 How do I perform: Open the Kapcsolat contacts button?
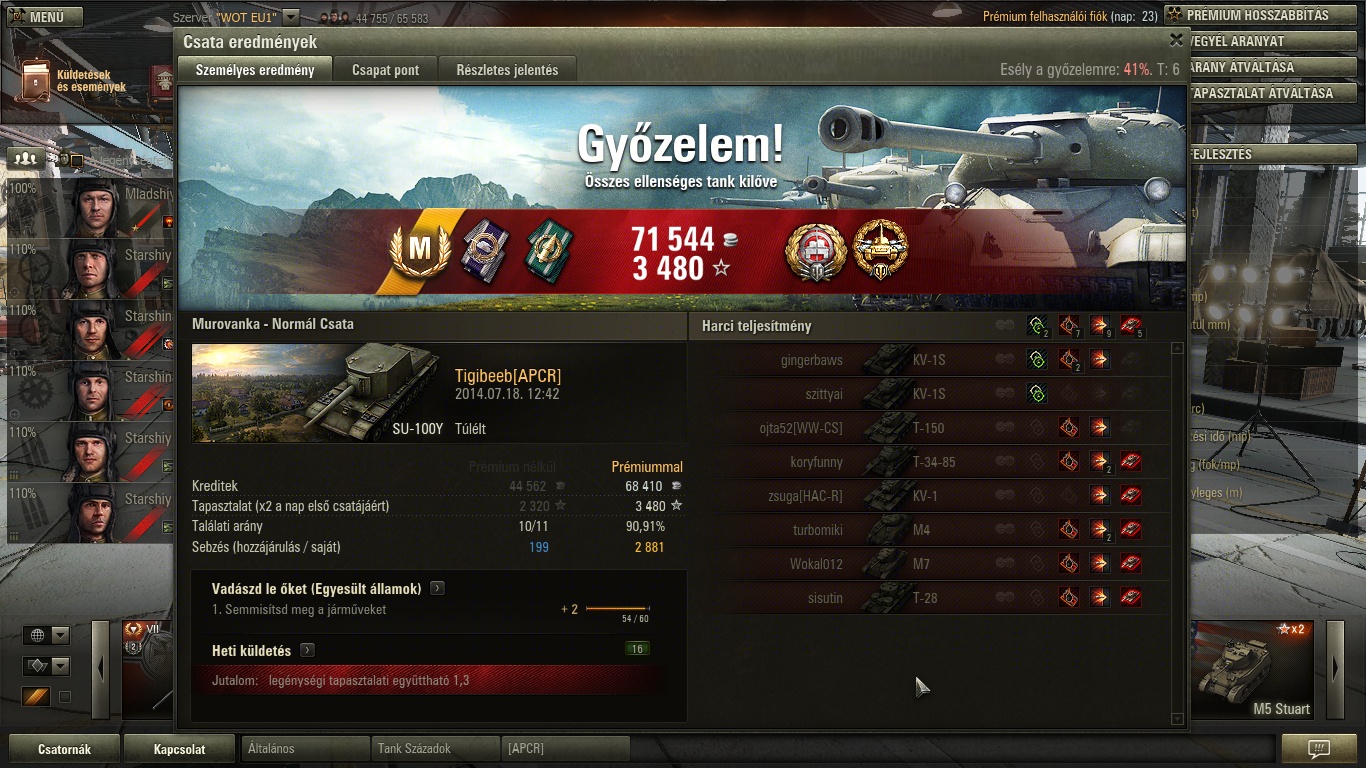pos(180,749)
